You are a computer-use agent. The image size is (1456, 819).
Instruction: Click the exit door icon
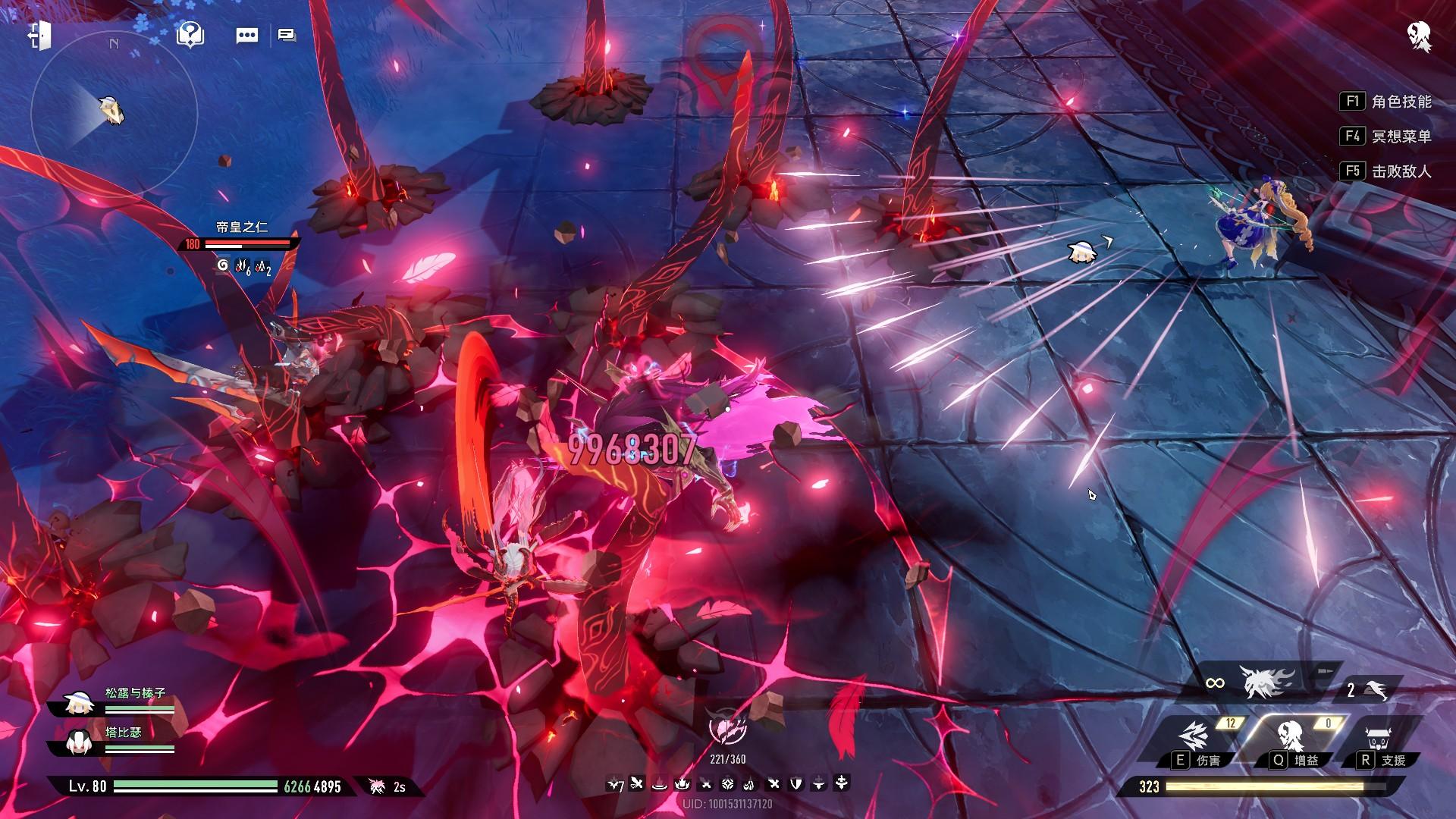click(38, 36)
